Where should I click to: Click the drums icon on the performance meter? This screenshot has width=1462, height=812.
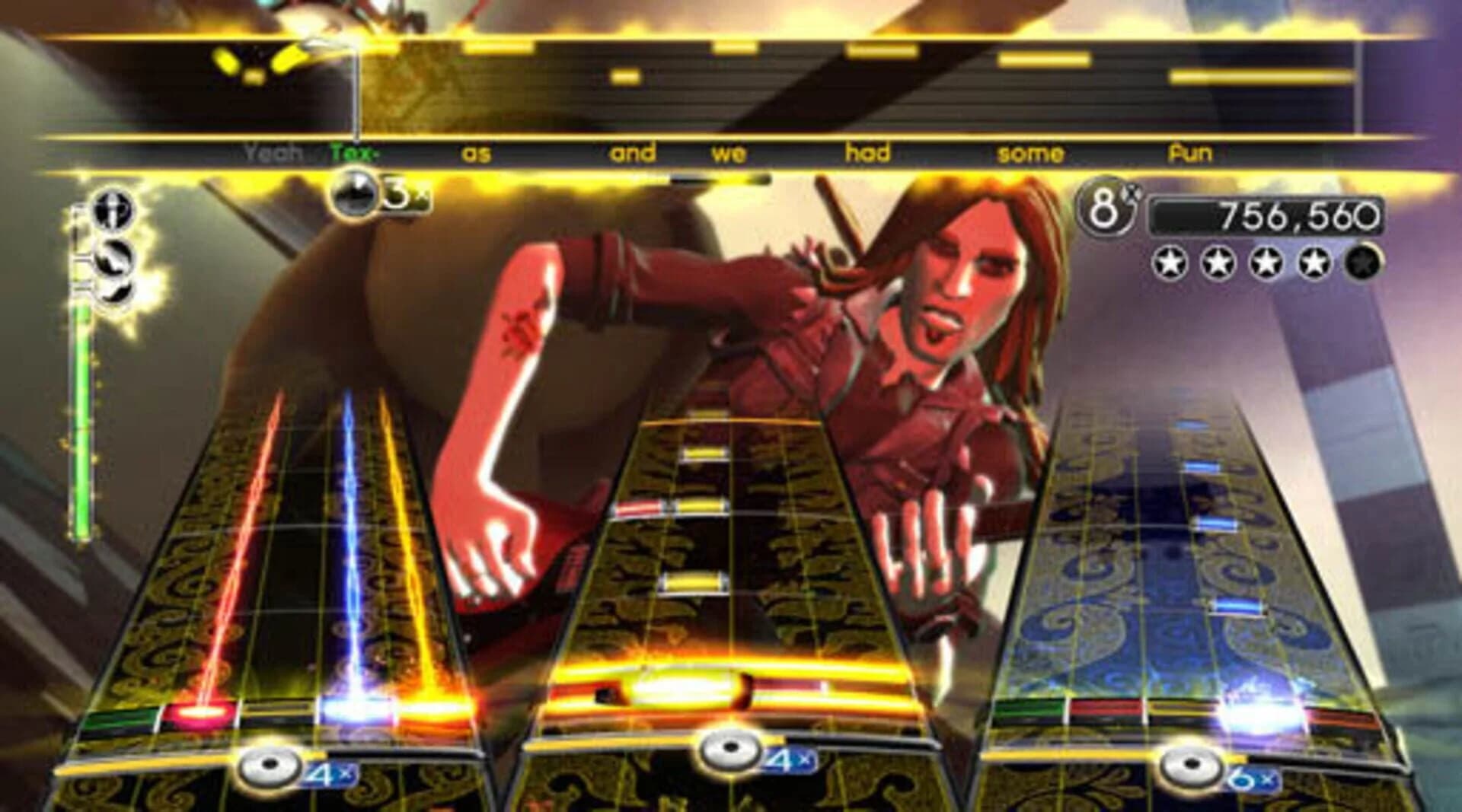pos(114,293)
